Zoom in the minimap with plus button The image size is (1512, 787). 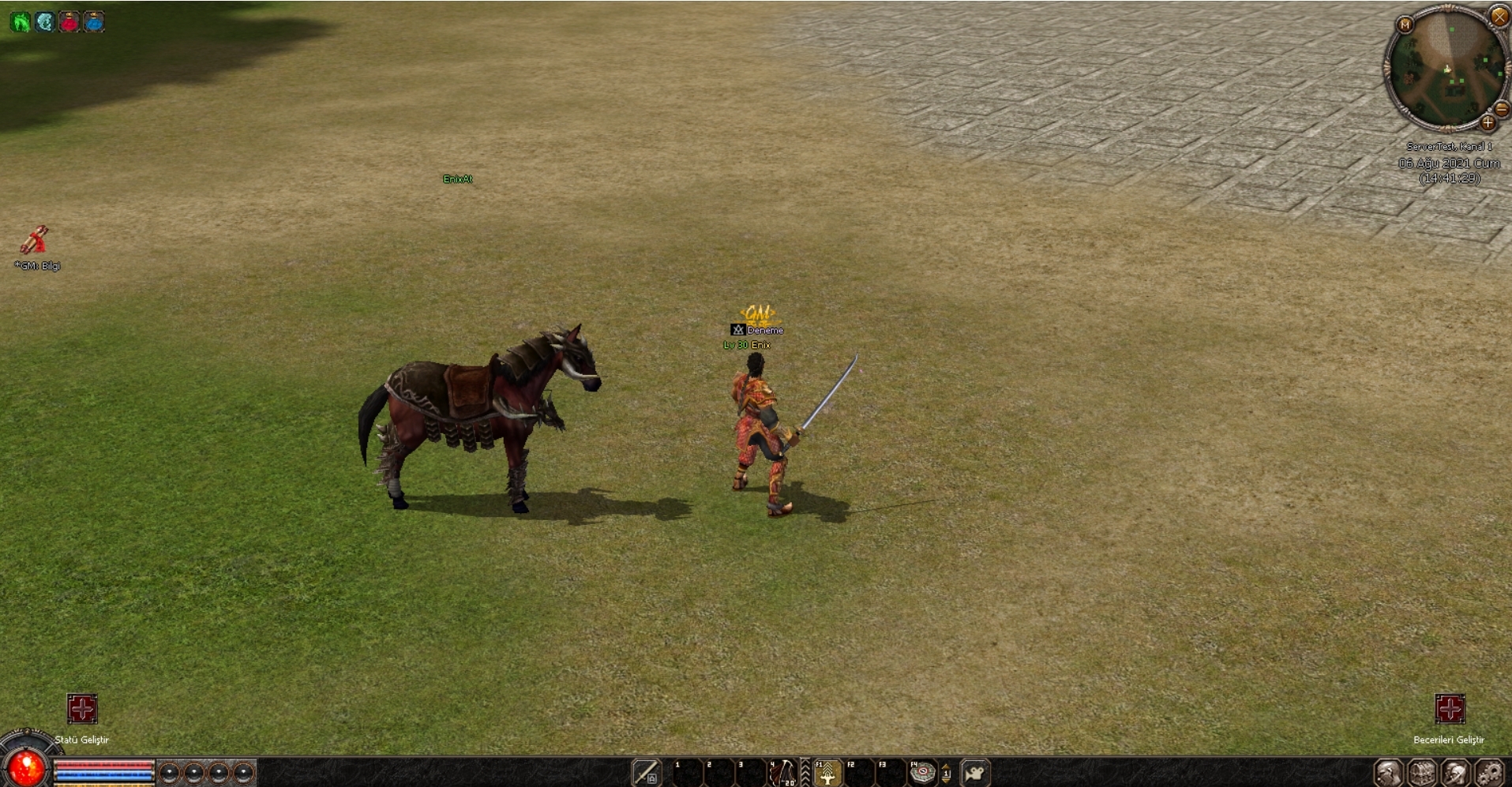pos(1488,123)
